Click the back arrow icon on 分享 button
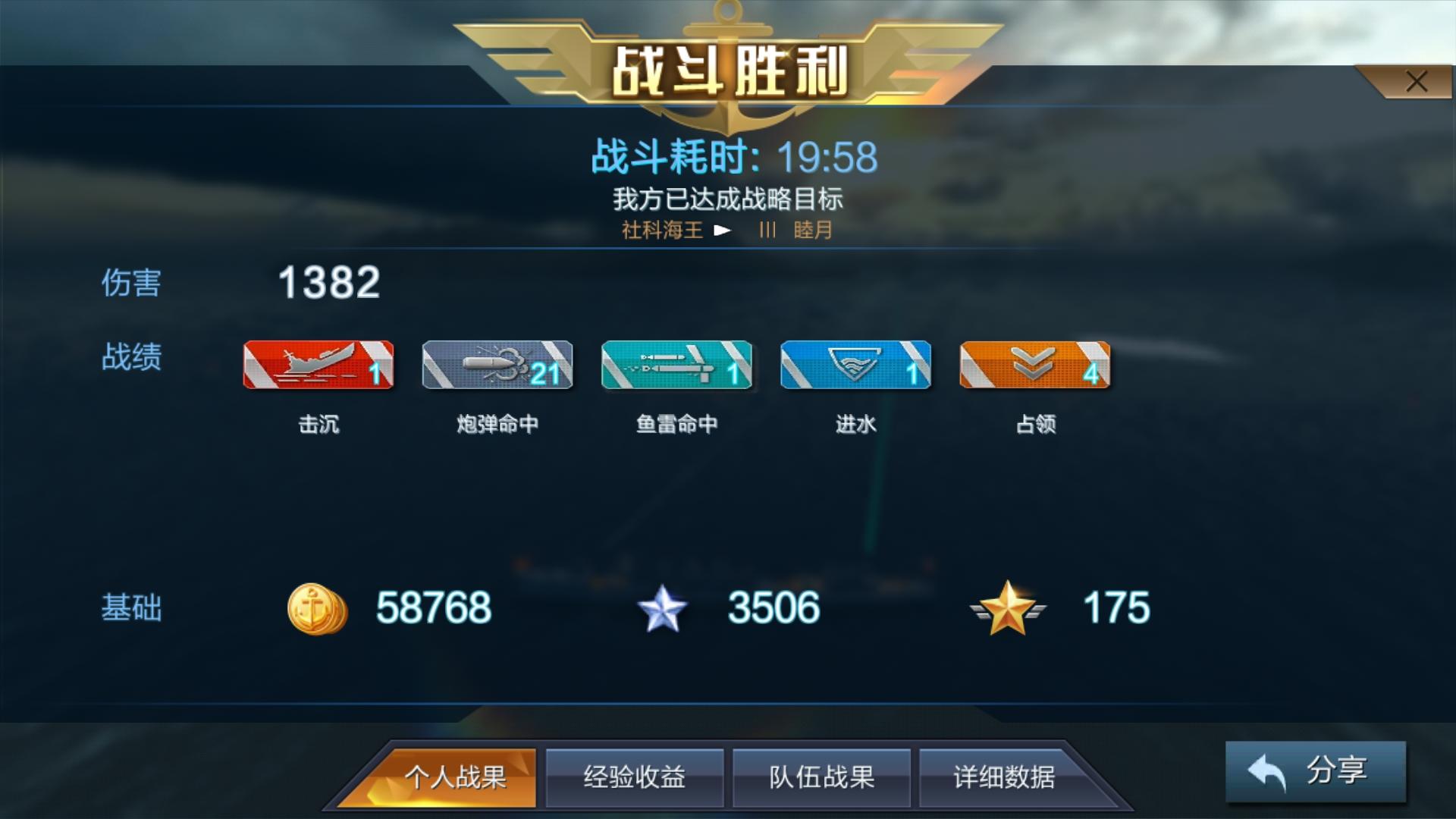 1266,770
